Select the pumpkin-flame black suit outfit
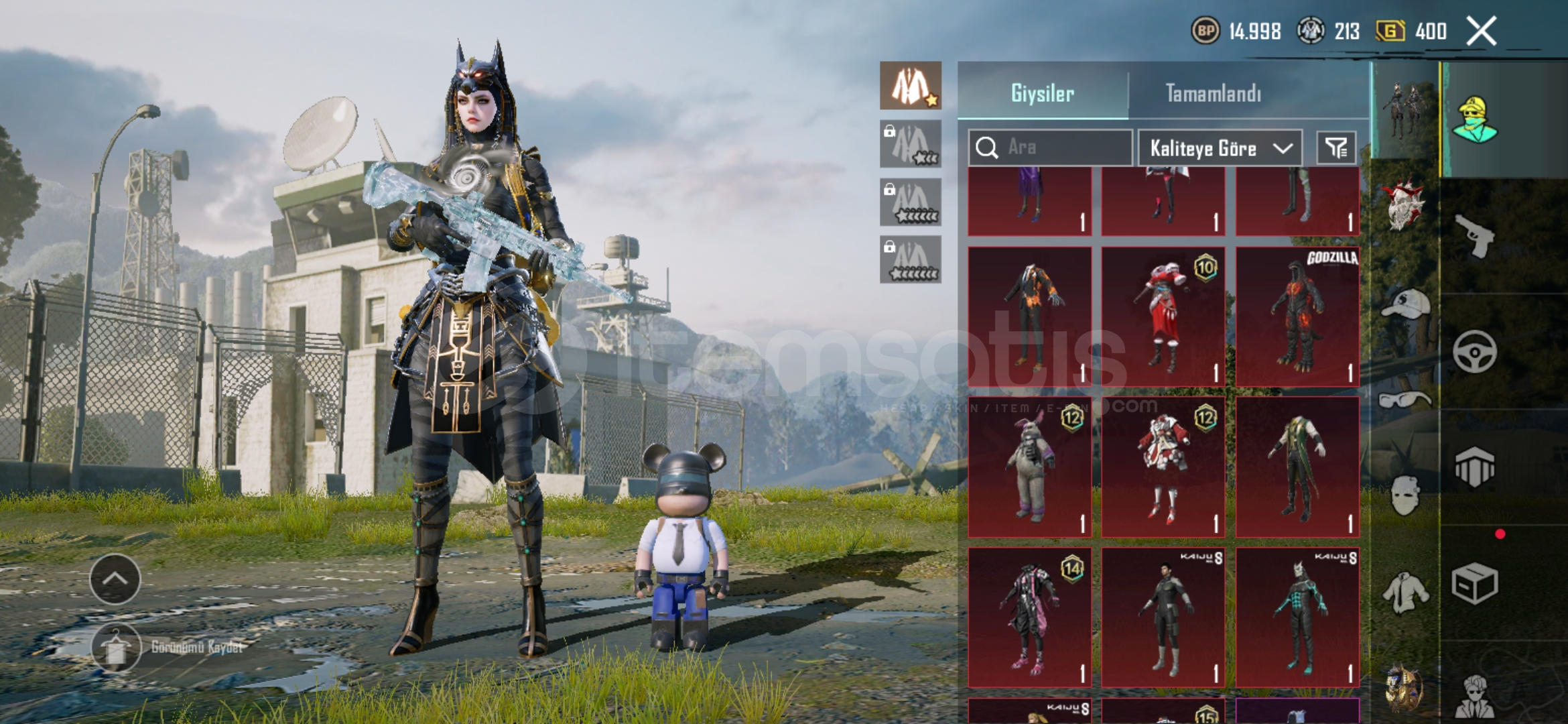This screenshot has width=1568, height=724. (1030, 316)
